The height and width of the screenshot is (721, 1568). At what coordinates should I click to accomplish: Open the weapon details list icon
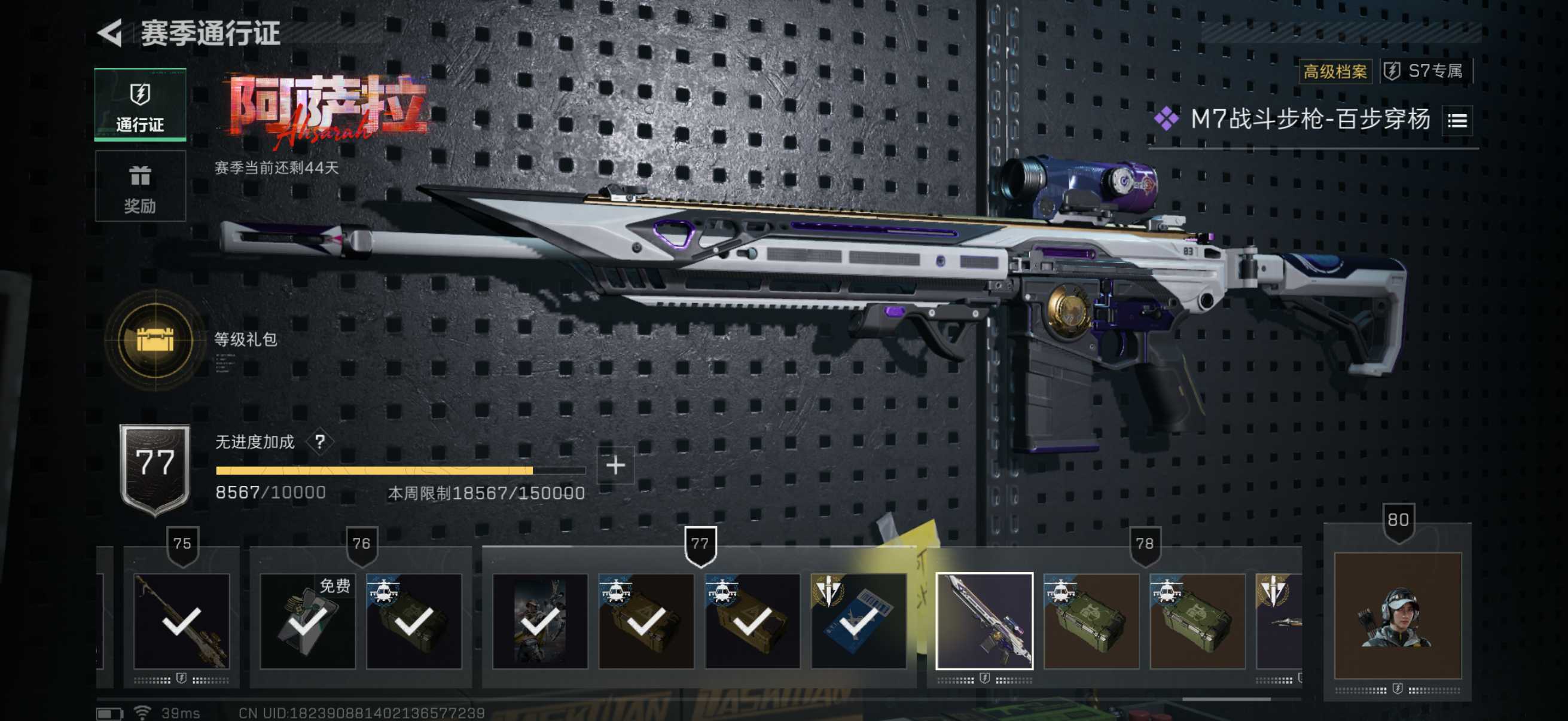click(x=1457, y=121)
